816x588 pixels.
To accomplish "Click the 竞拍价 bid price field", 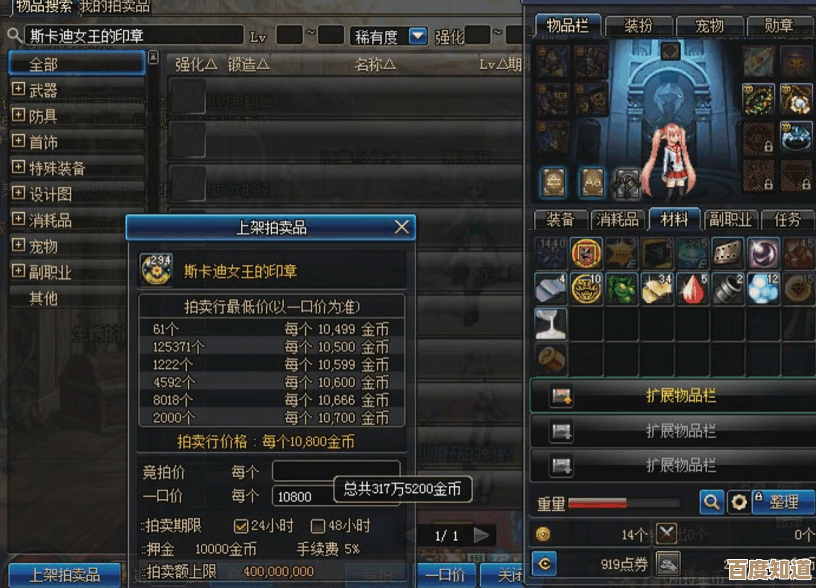I will (x=335, y=470).
